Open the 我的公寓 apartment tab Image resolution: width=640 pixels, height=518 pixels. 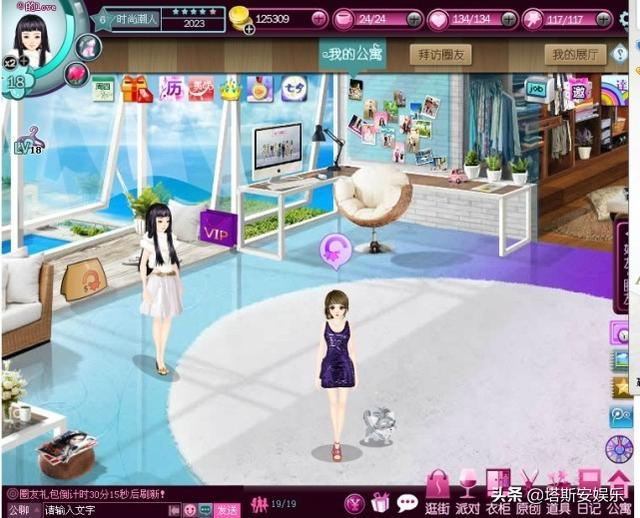click(352, 54)
